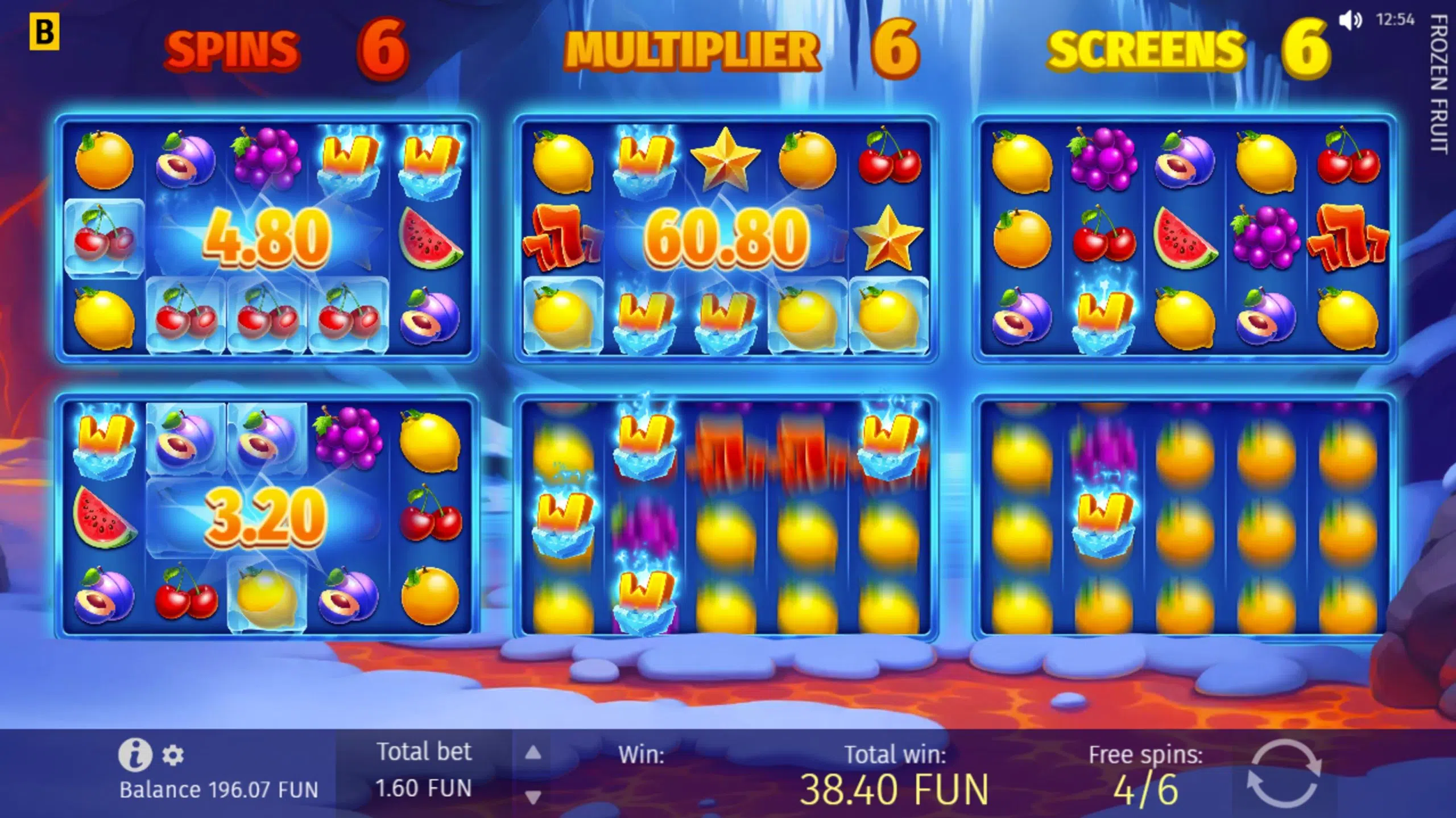
Task: Increase the total bet amount
Action: tap(532, 753)
